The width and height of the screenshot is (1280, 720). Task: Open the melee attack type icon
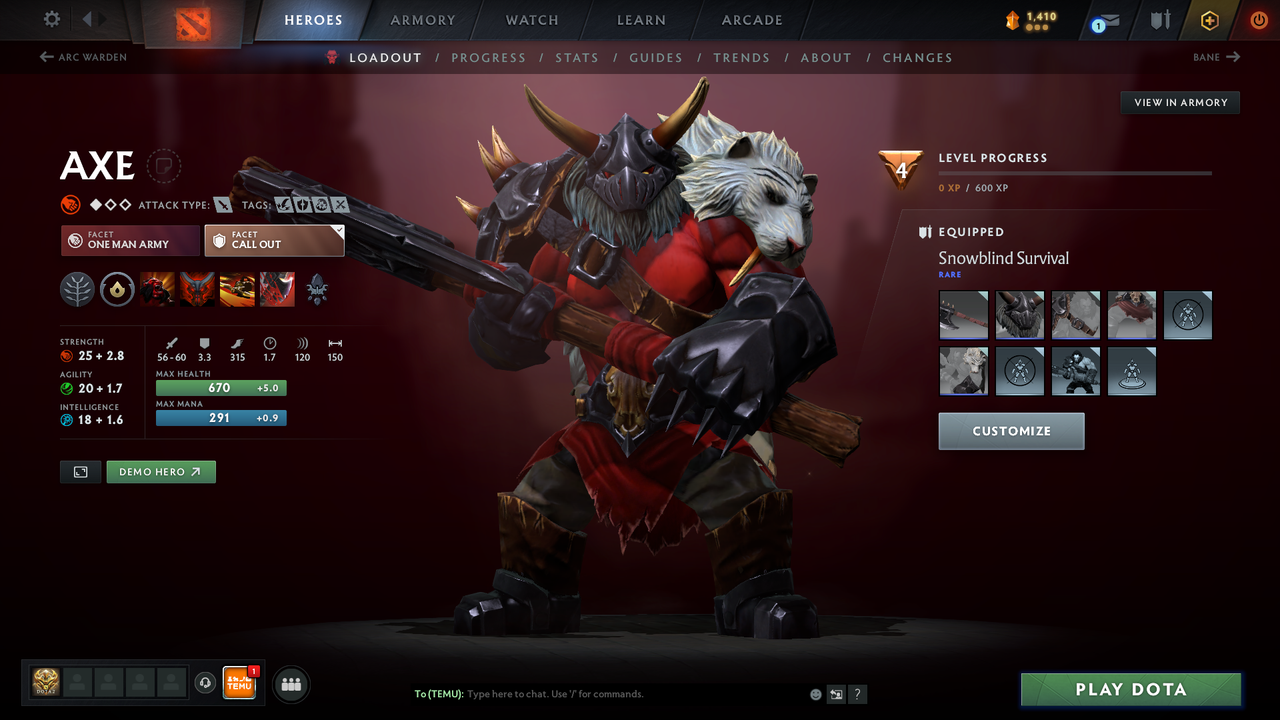click(222, 204)
